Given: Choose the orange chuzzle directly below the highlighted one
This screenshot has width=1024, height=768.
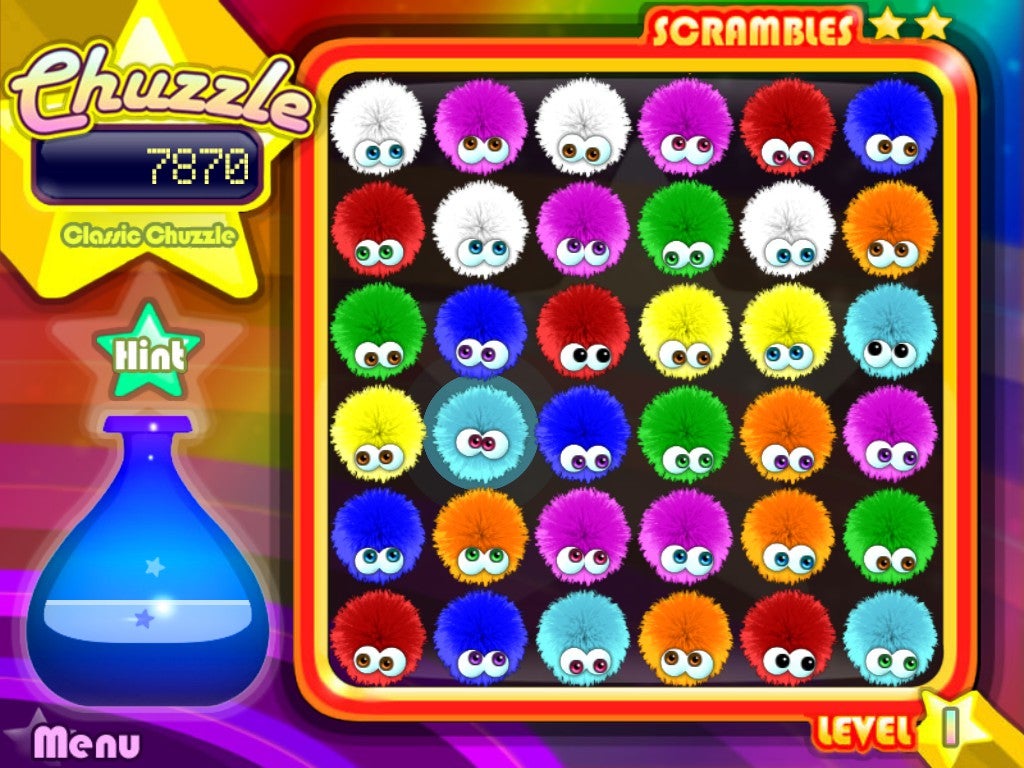Looking at the screenshot, I should (481, 535).
